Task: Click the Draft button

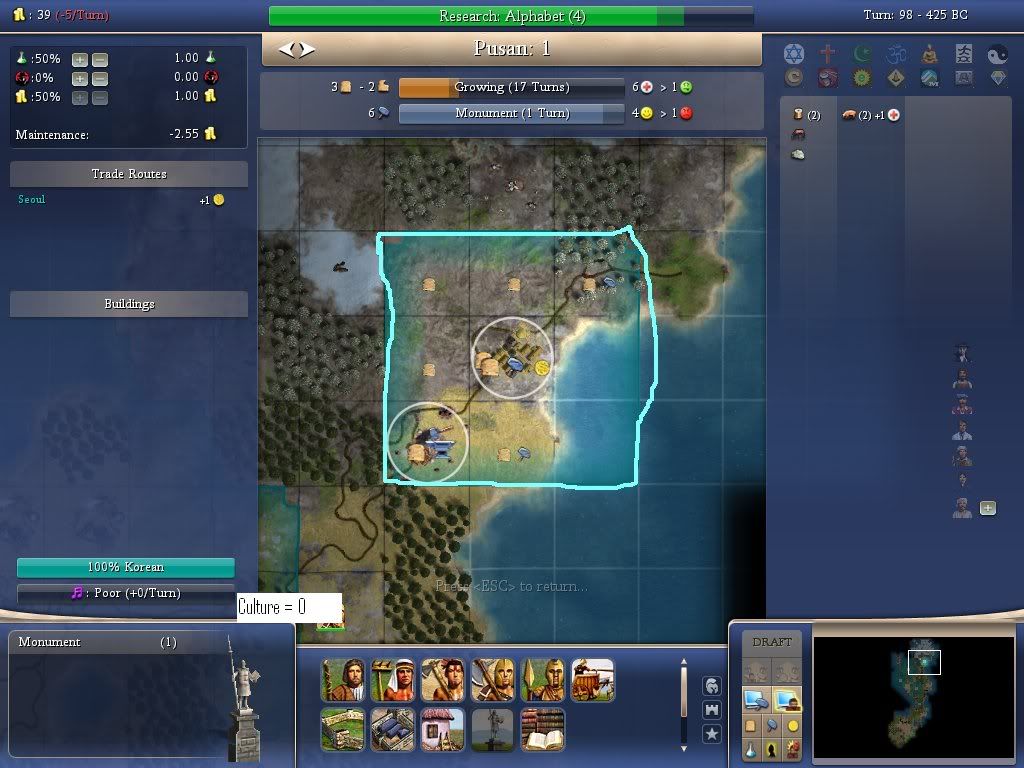Action: point(772,642)
